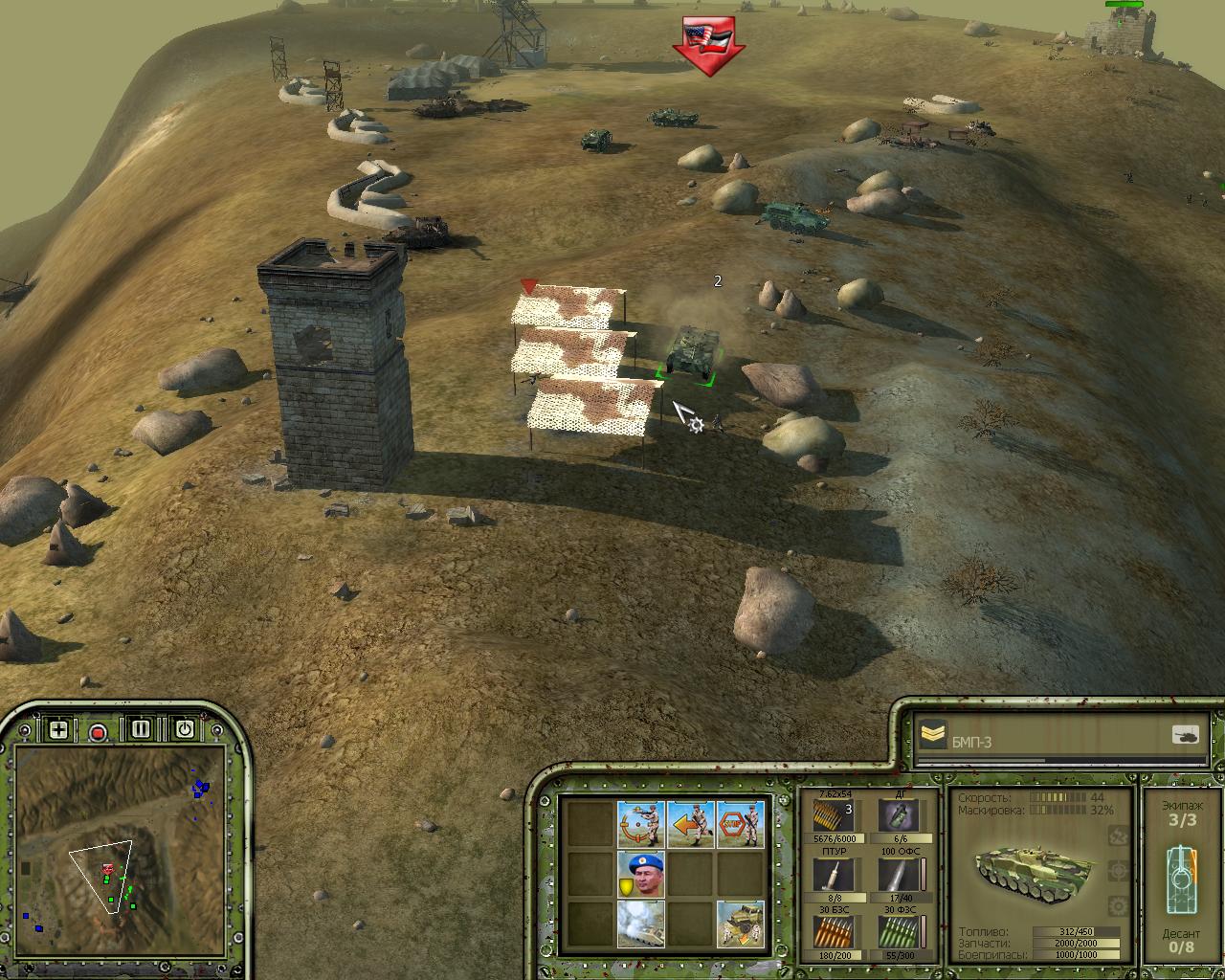This screenshot has height=980, width=1225.
Task: Click the truck unload troops command
Action: pyautogui.click(x=741, y=924)
